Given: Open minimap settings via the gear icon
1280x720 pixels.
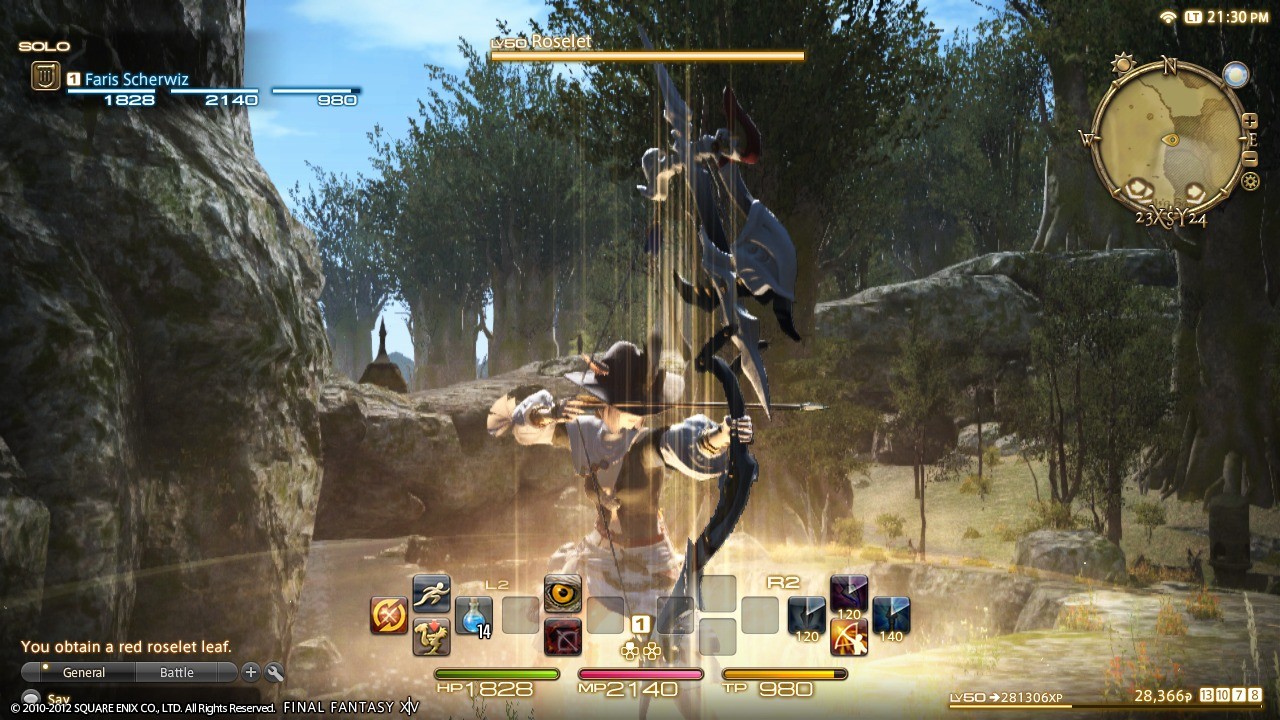Looking at the screenshot, I should click(1250, 181).
